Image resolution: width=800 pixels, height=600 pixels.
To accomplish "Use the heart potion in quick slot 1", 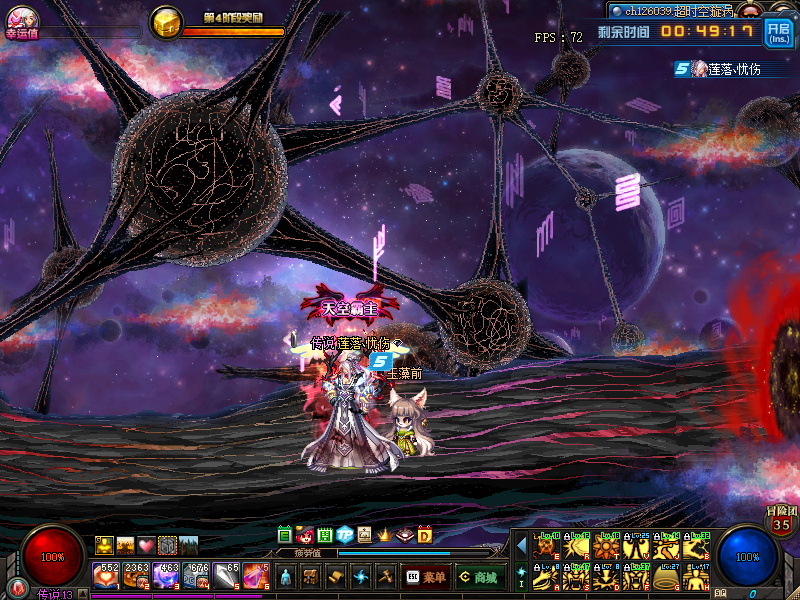I will [x=106, y=576].
